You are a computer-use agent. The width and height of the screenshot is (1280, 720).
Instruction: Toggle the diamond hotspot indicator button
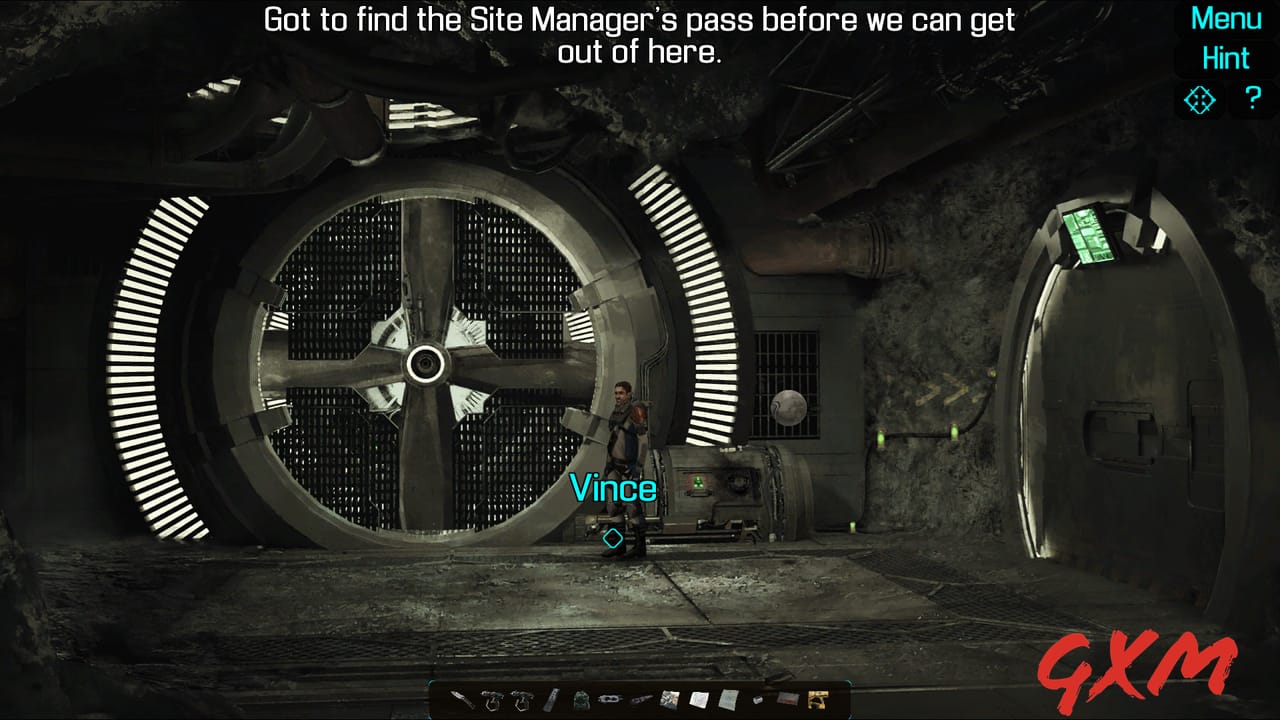click(1199, 100)
